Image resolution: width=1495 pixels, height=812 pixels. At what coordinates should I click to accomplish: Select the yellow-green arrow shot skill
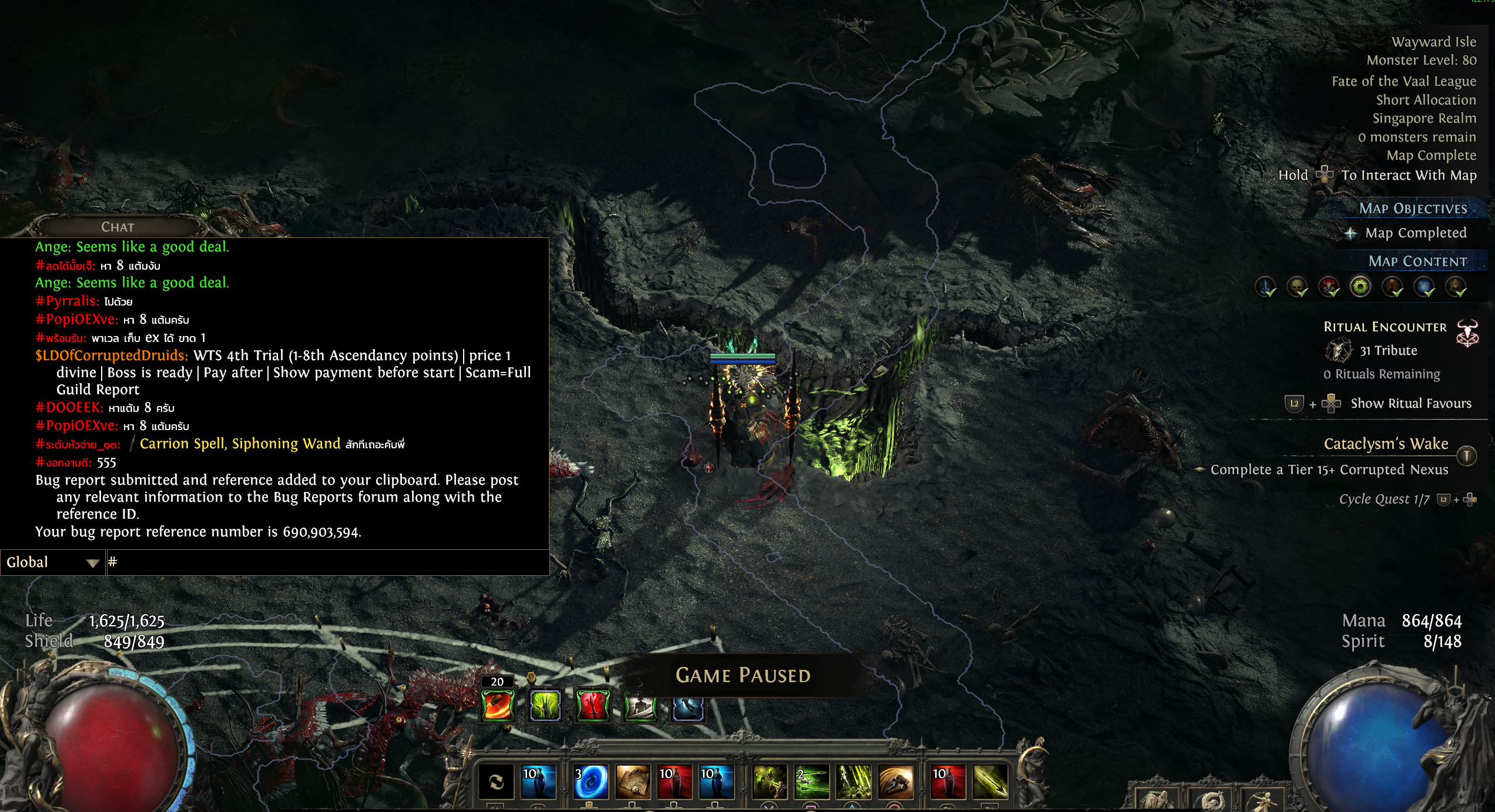[x=990, y=781]
